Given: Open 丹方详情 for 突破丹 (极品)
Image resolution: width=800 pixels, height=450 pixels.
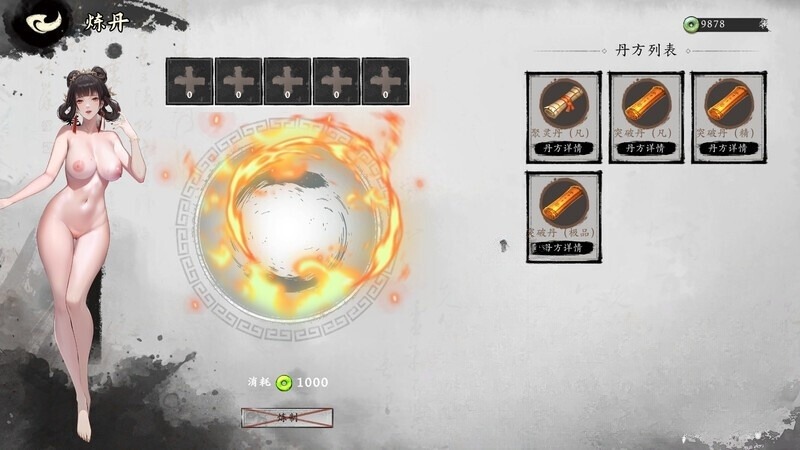Looking at the screenshot, I should coord(563,249).
